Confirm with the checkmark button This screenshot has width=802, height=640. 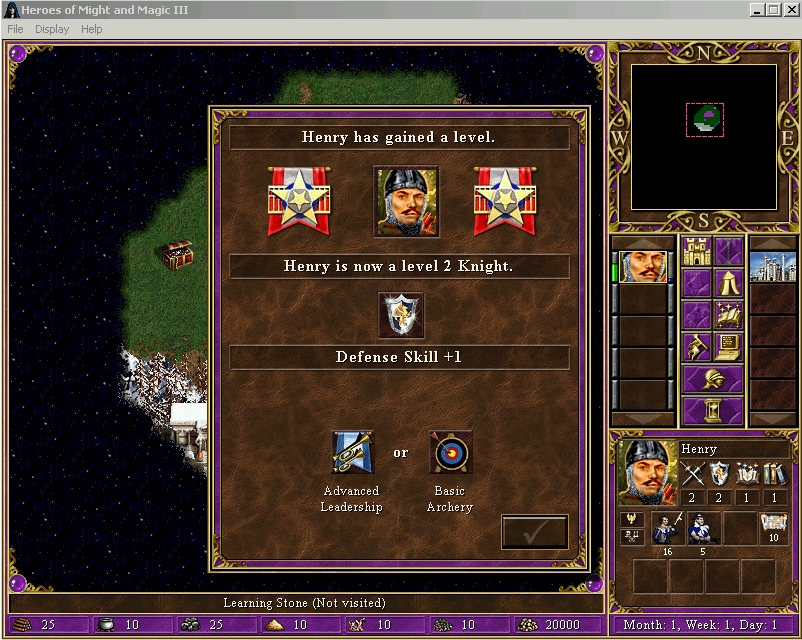click(x=534, y=533)
